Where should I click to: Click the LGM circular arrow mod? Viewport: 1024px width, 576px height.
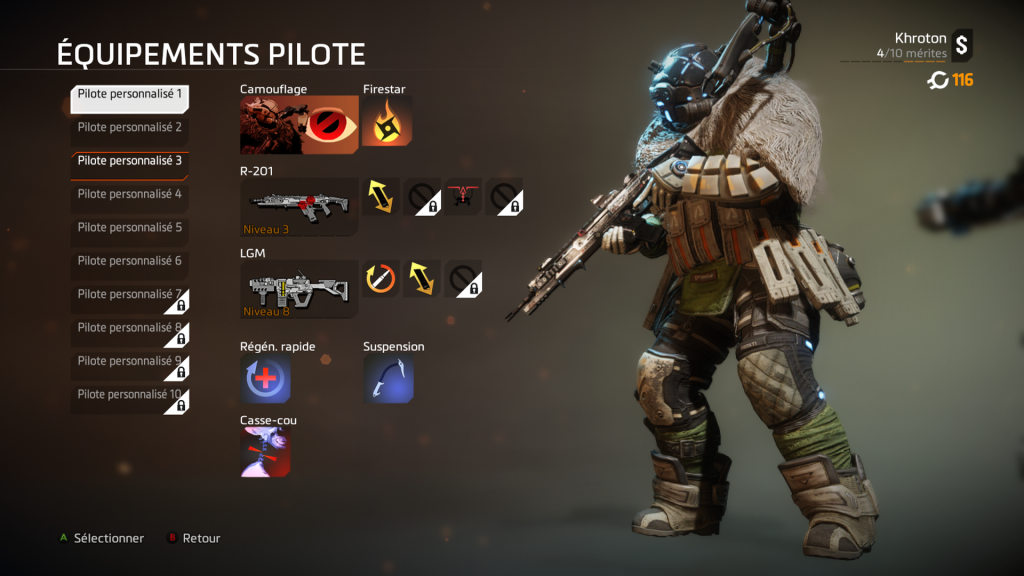[380, 279]
